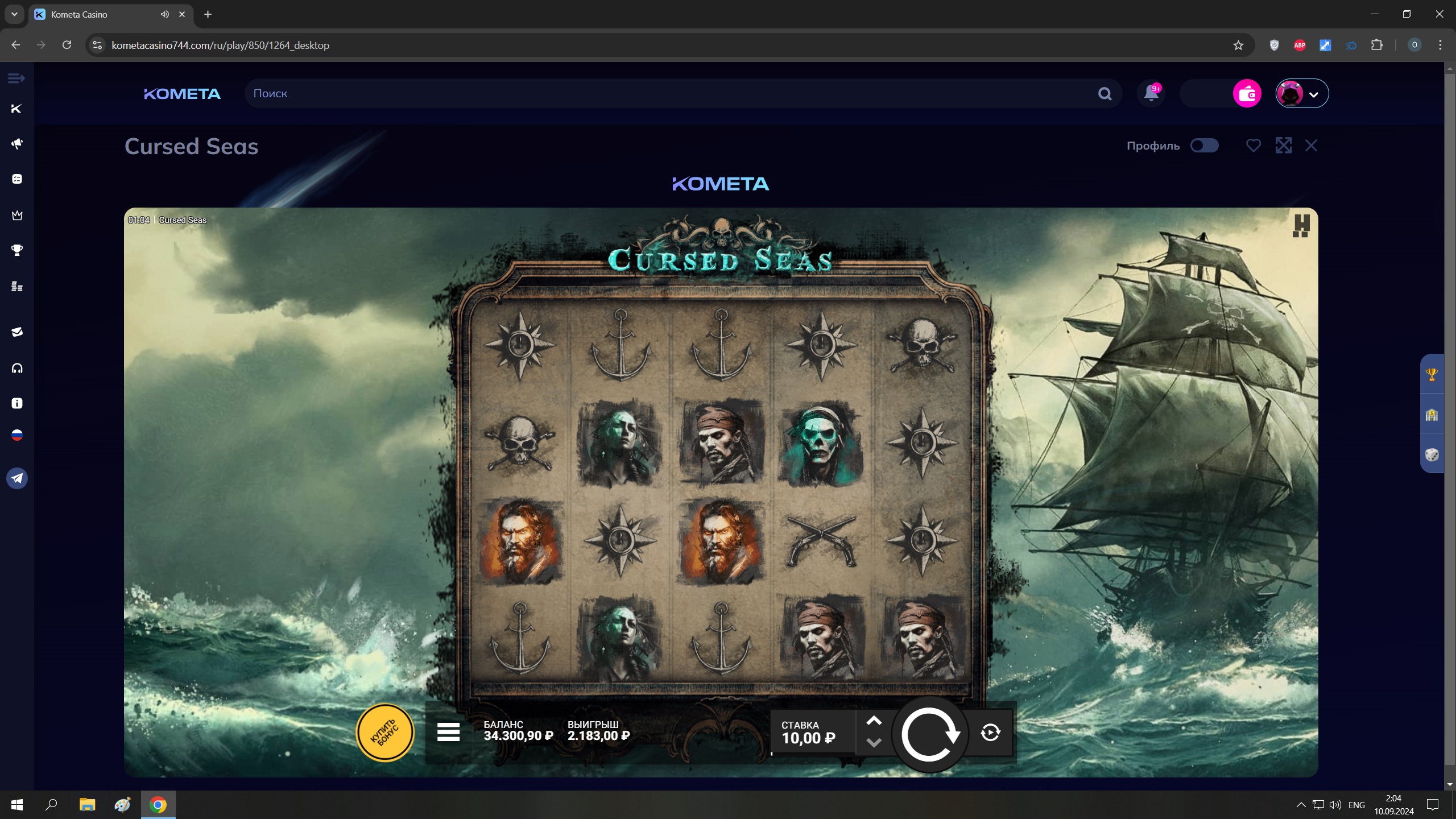Open the autoplay settings button

coord(990,733)
